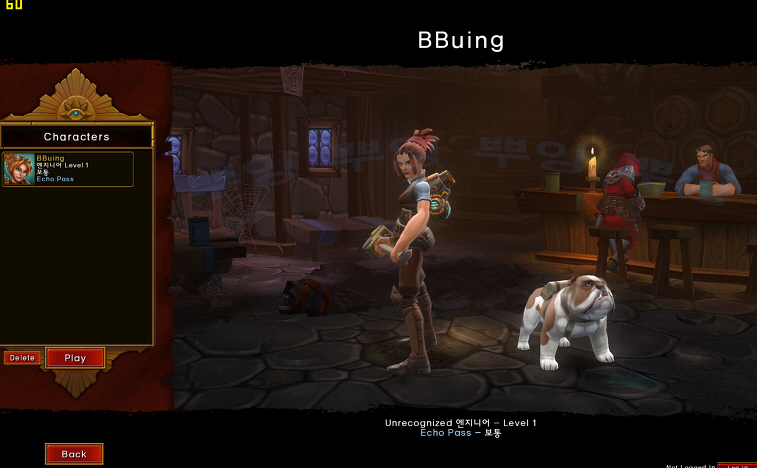Click the Log in button

(736, 465)
